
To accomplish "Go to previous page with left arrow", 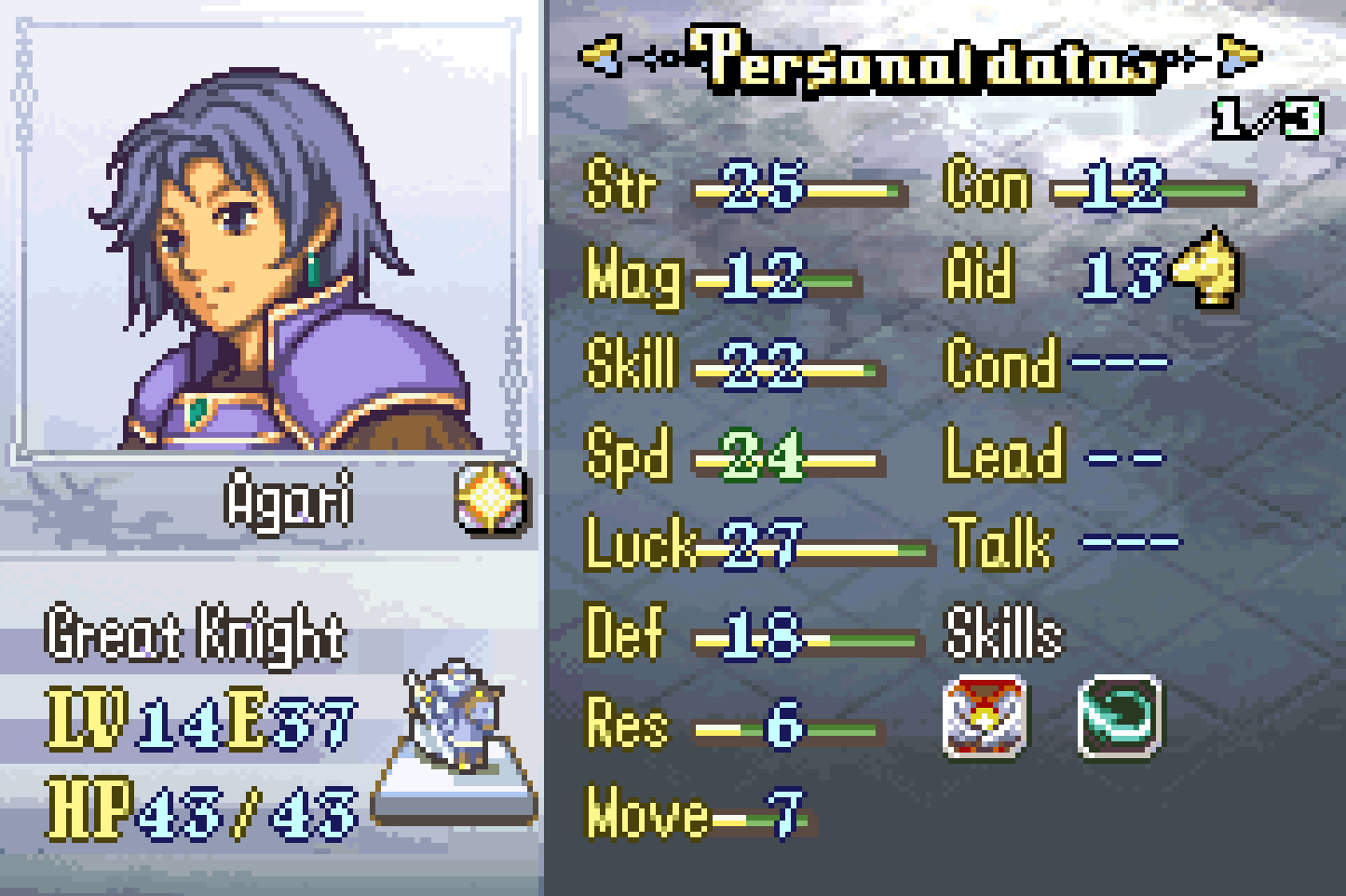I will 599,56.
